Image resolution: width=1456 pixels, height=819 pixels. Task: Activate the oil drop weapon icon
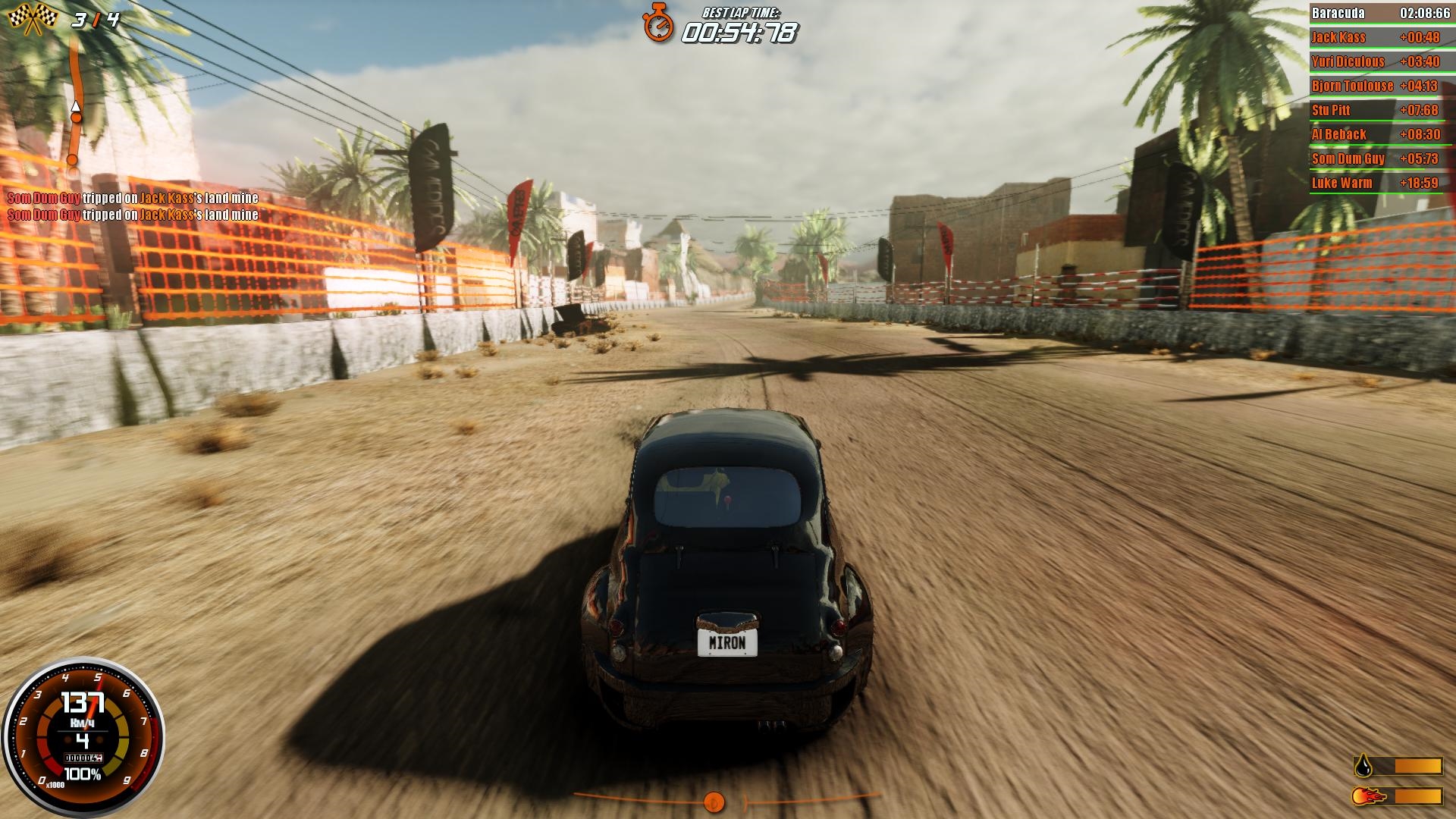[x=1363, y=766]
